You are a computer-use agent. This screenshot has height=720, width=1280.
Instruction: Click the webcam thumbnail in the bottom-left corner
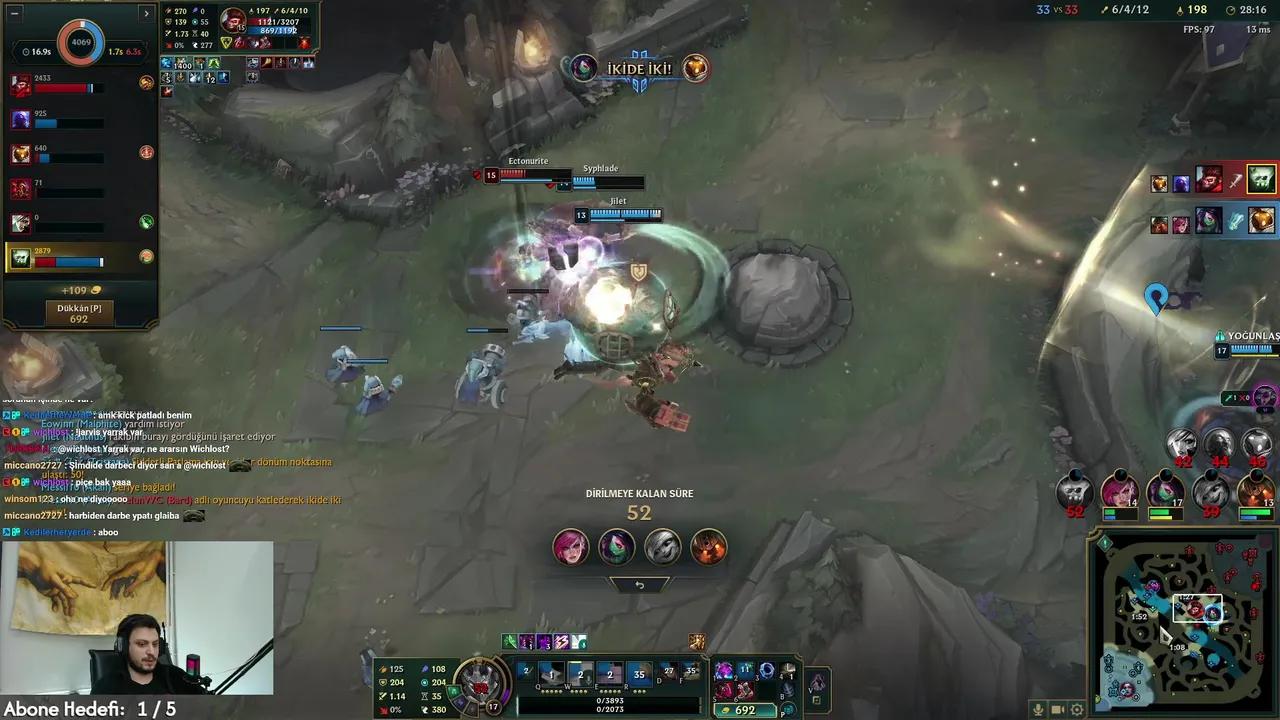pyautogui.click(x=137, y=618)
